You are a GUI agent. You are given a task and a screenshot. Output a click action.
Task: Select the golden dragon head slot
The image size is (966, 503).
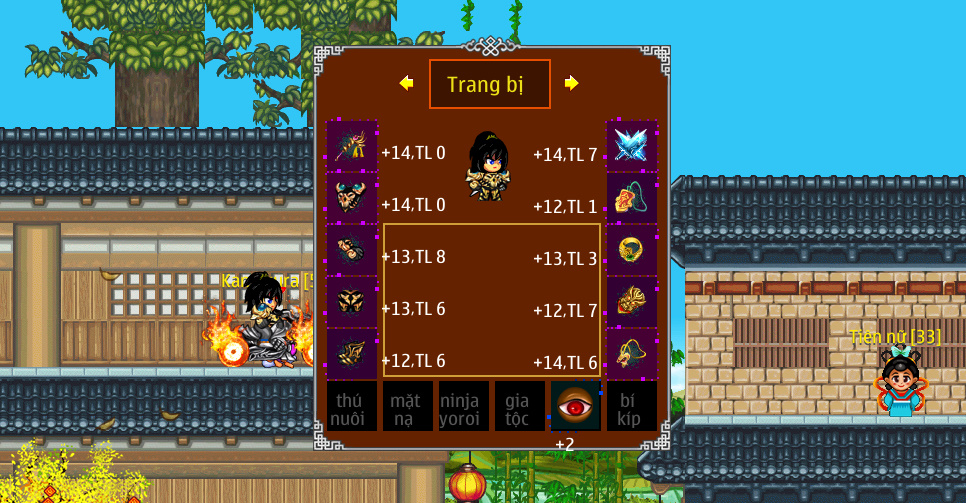tap(632, 354)
